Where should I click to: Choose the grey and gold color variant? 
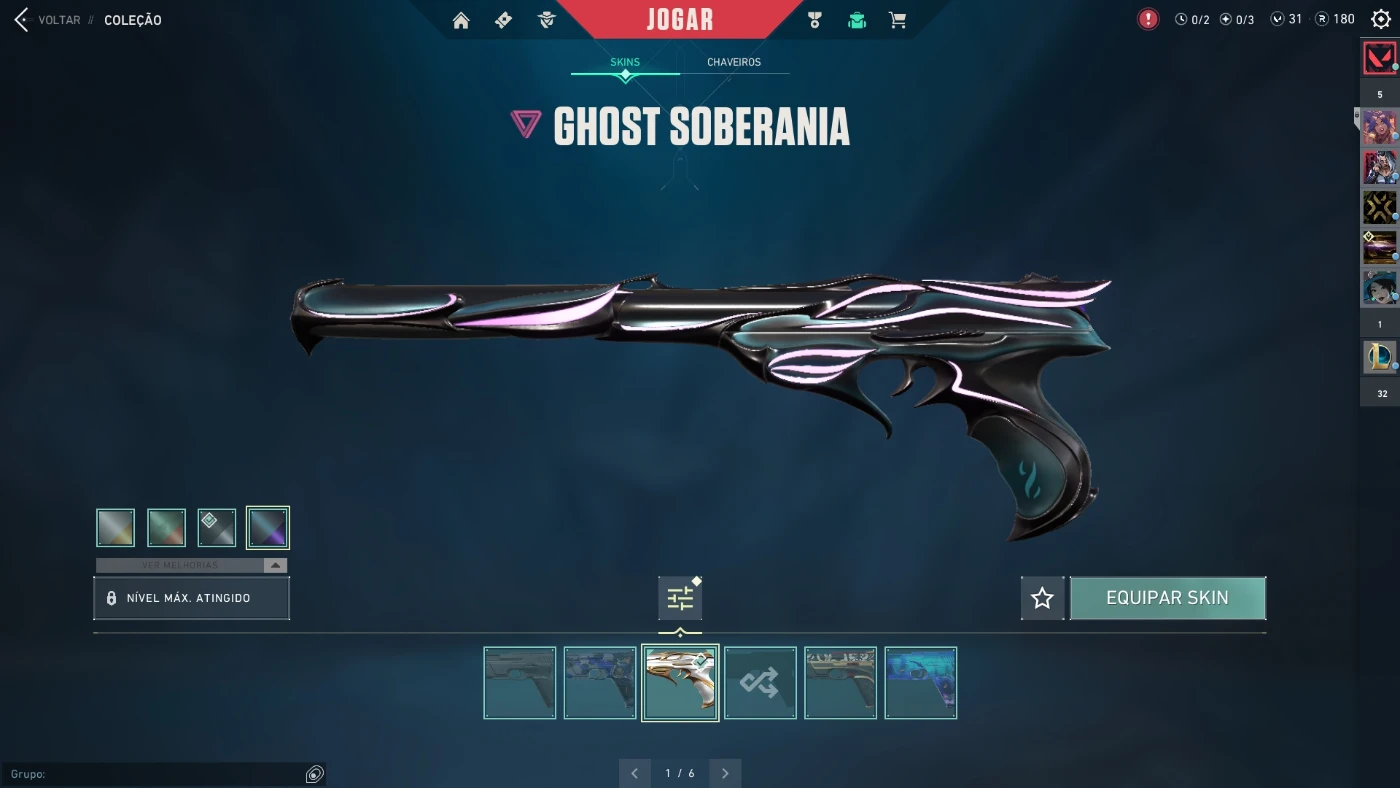[115, 528]
